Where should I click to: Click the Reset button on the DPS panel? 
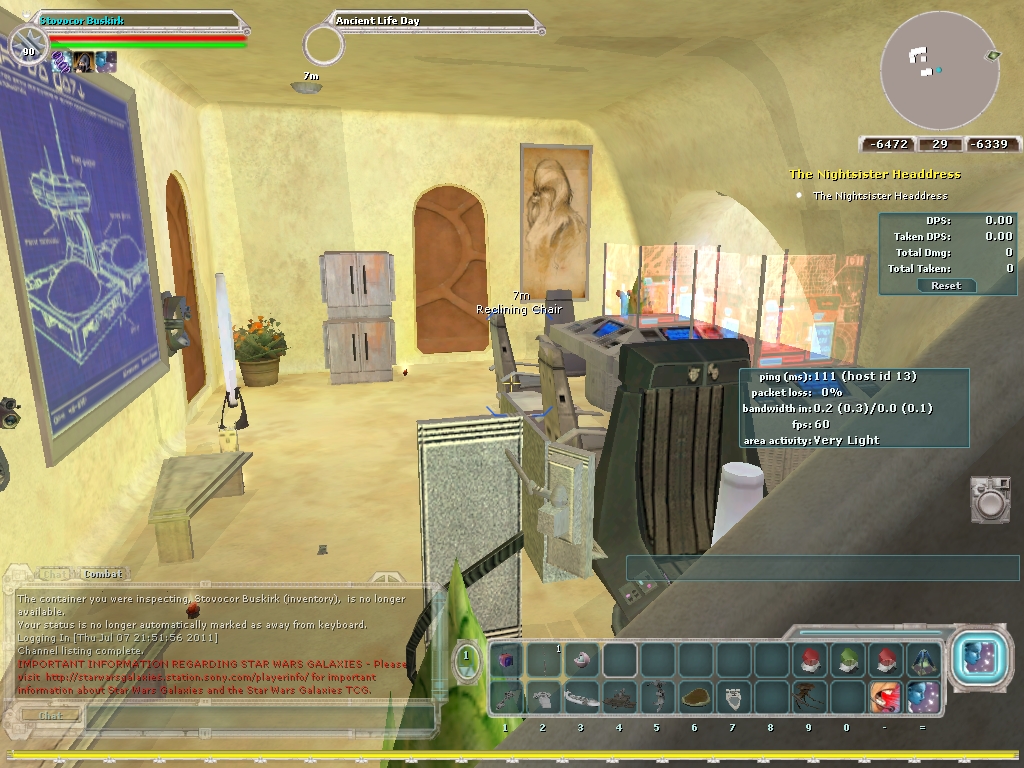coord(945,285)
